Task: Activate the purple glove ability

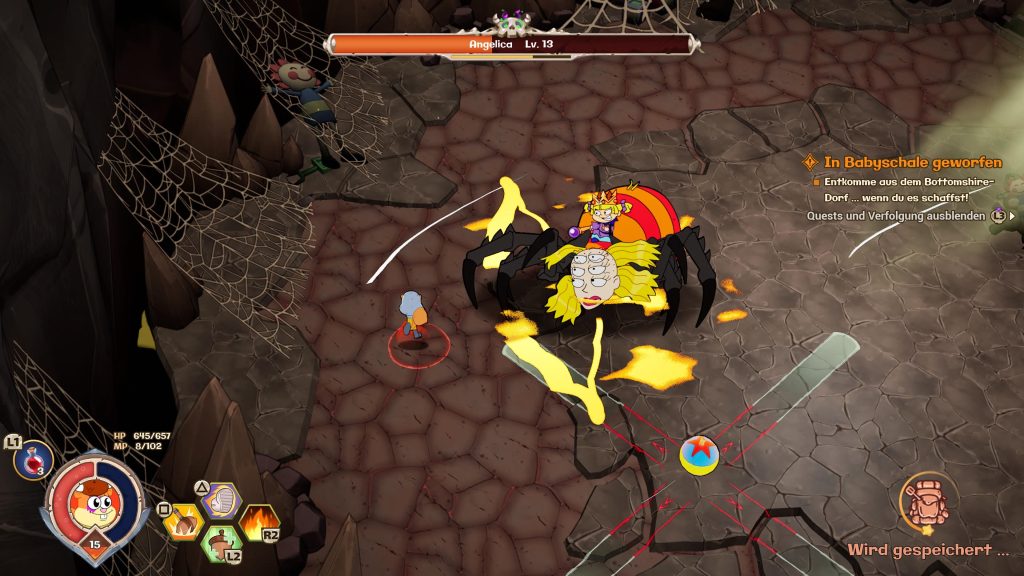Action: (221, 500)
